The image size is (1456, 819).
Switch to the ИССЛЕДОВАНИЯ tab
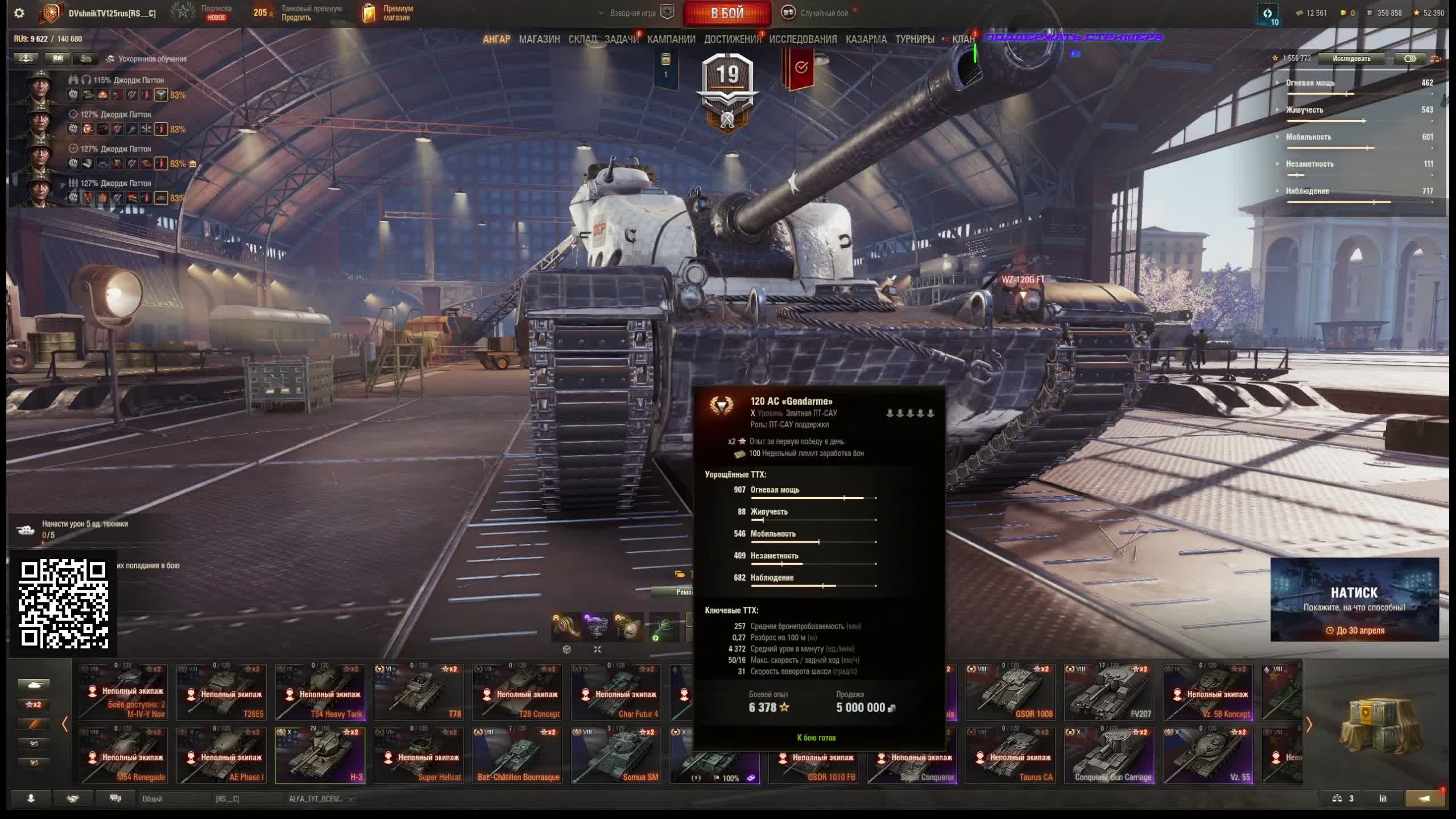pos(803,39)
